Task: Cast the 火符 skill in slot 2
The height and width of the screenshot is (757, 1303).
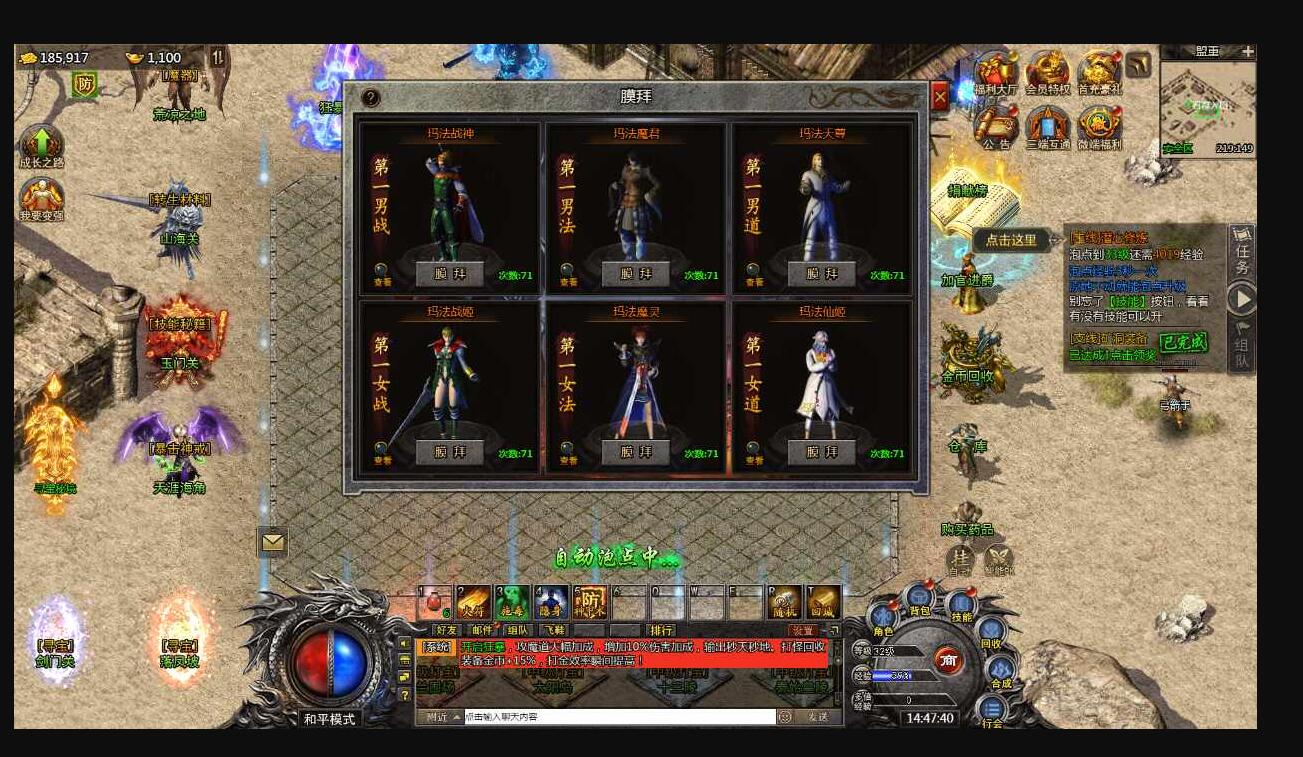Action: tap(474, 603)
